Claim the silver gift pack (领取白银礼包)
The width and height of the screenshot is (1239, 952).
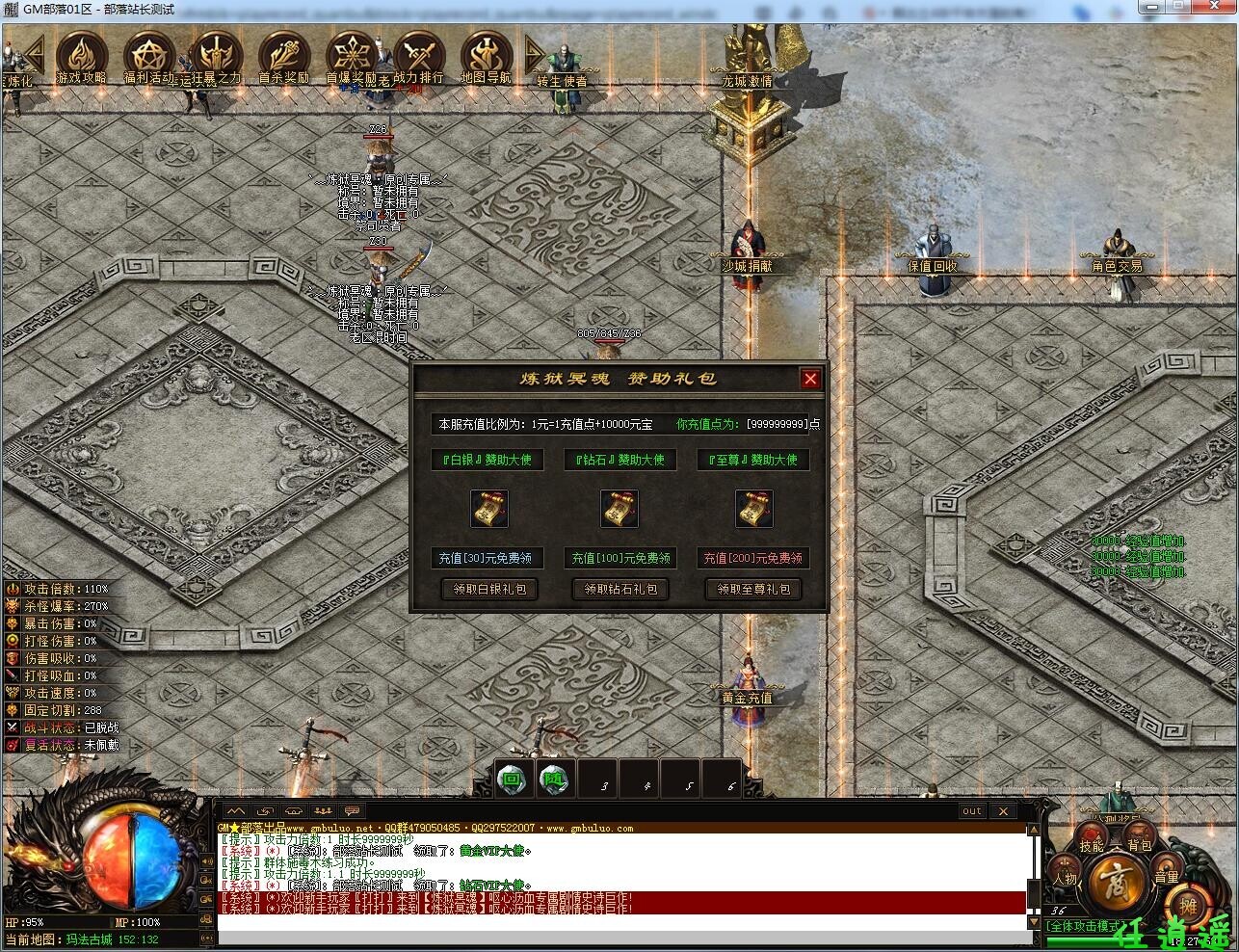point(489,589)
